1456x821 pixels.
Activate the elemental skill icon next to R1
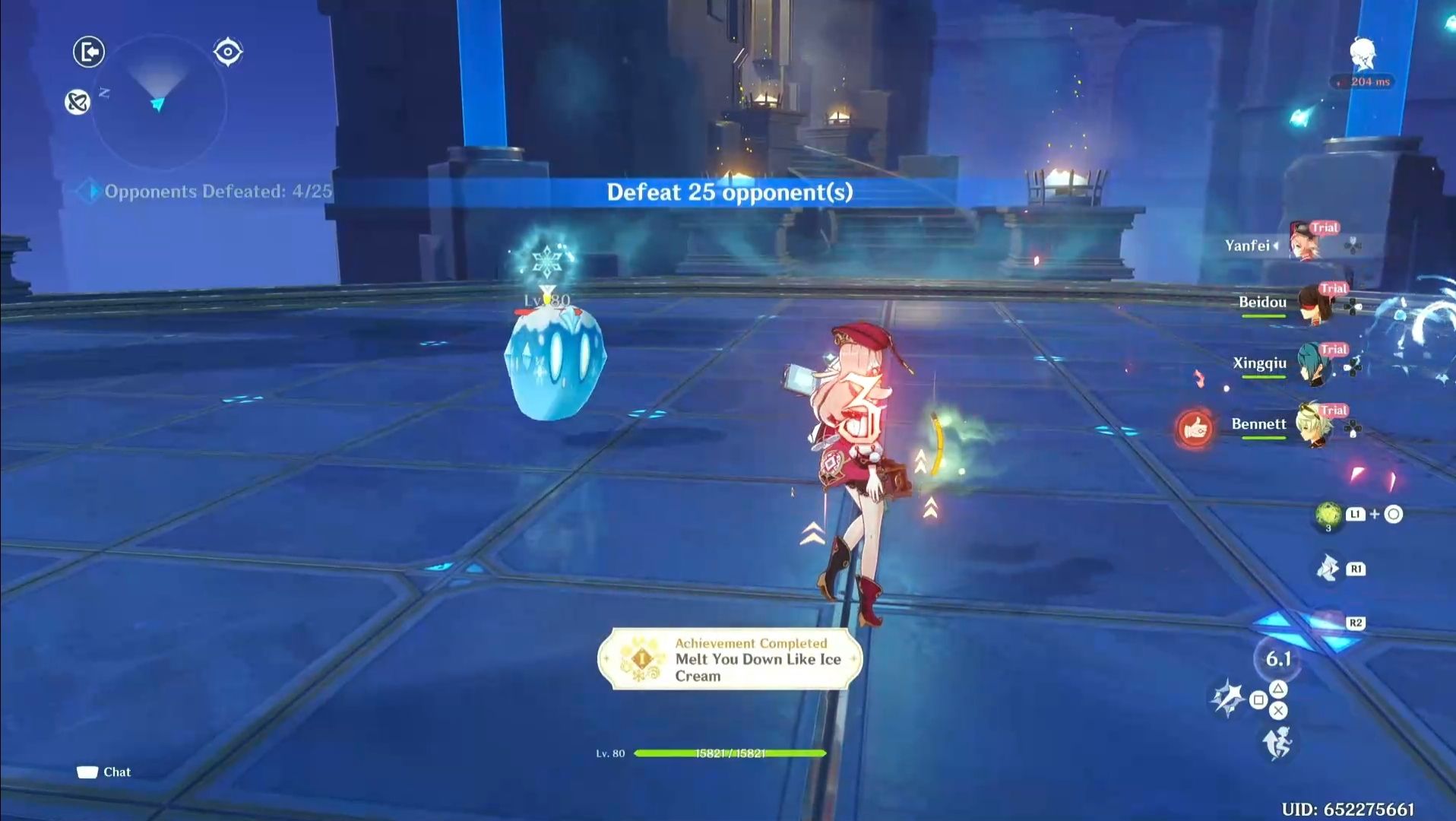point(1327,568)
